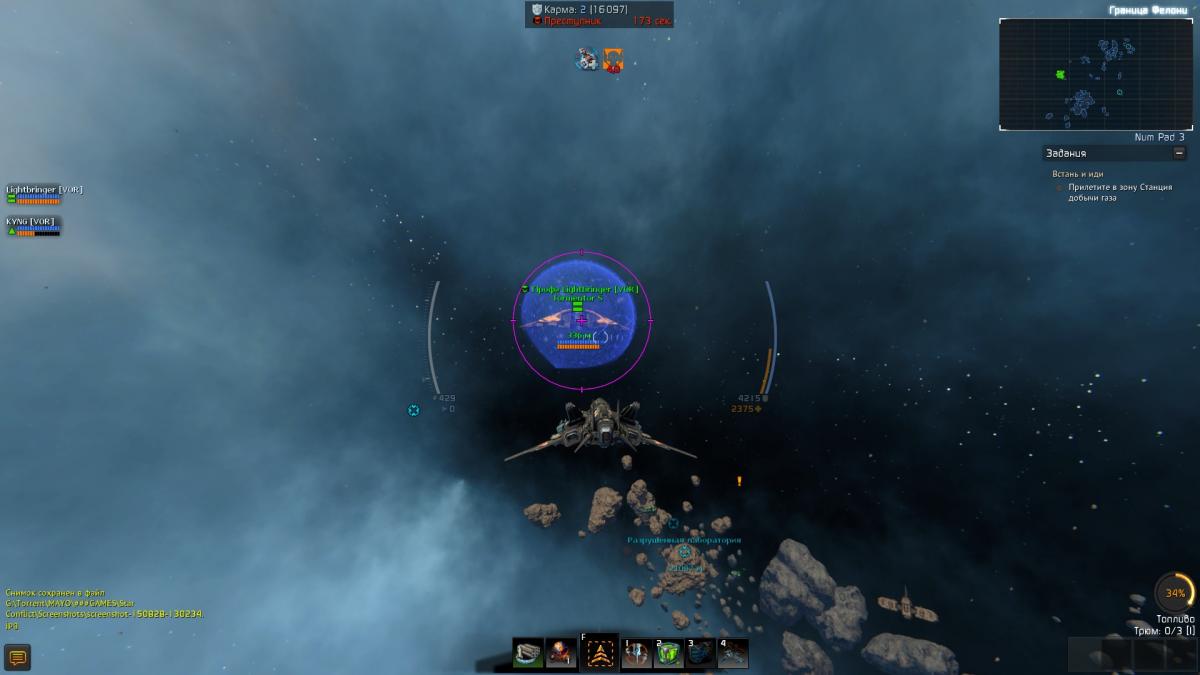Activate the module in slot 1
The height and width of the screenshot is (675, 1200).
tap(636, 653)
